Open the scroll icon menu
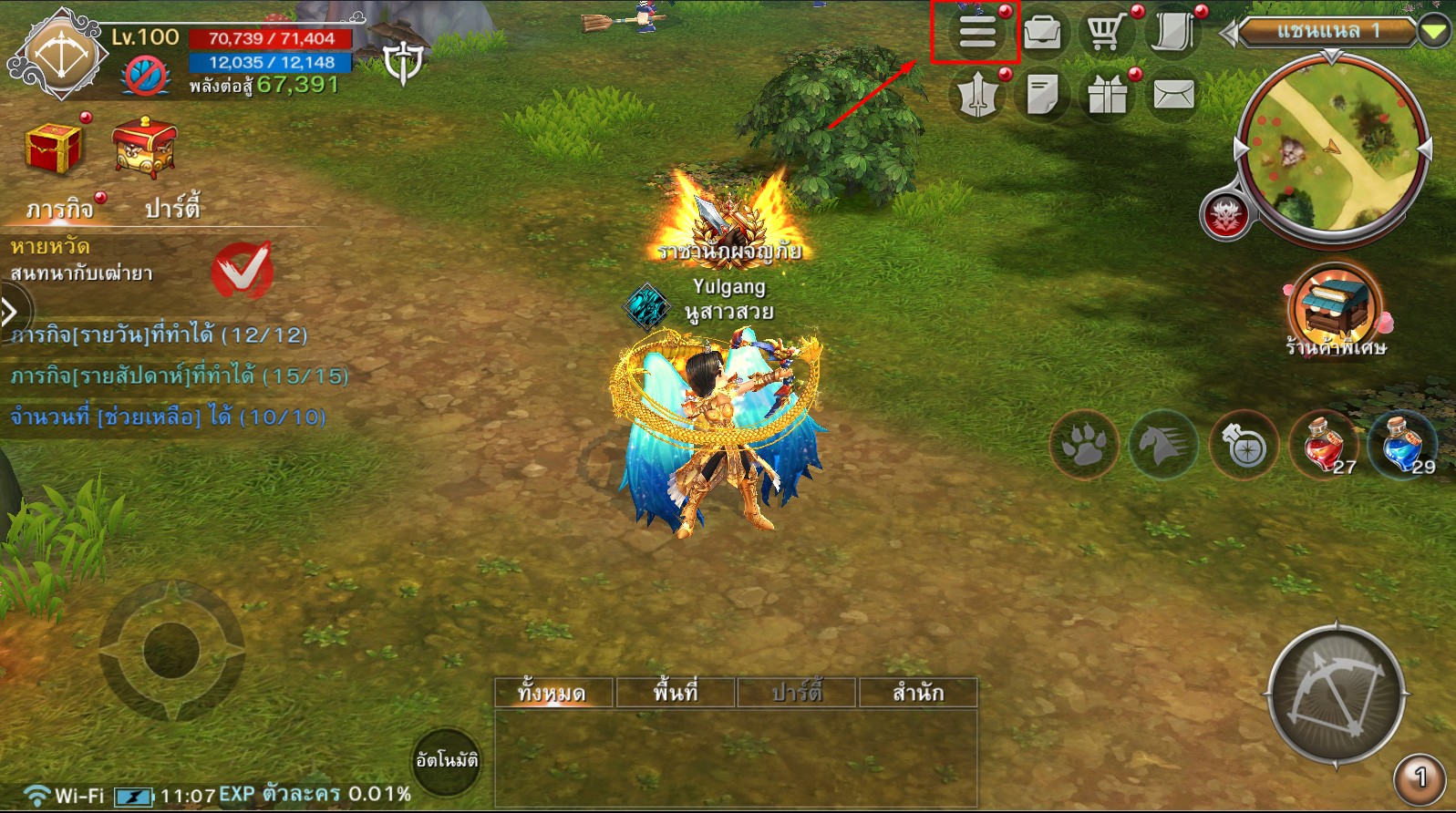The width and height of the screenshot is (1456, 813). [x=1172, y=33]
